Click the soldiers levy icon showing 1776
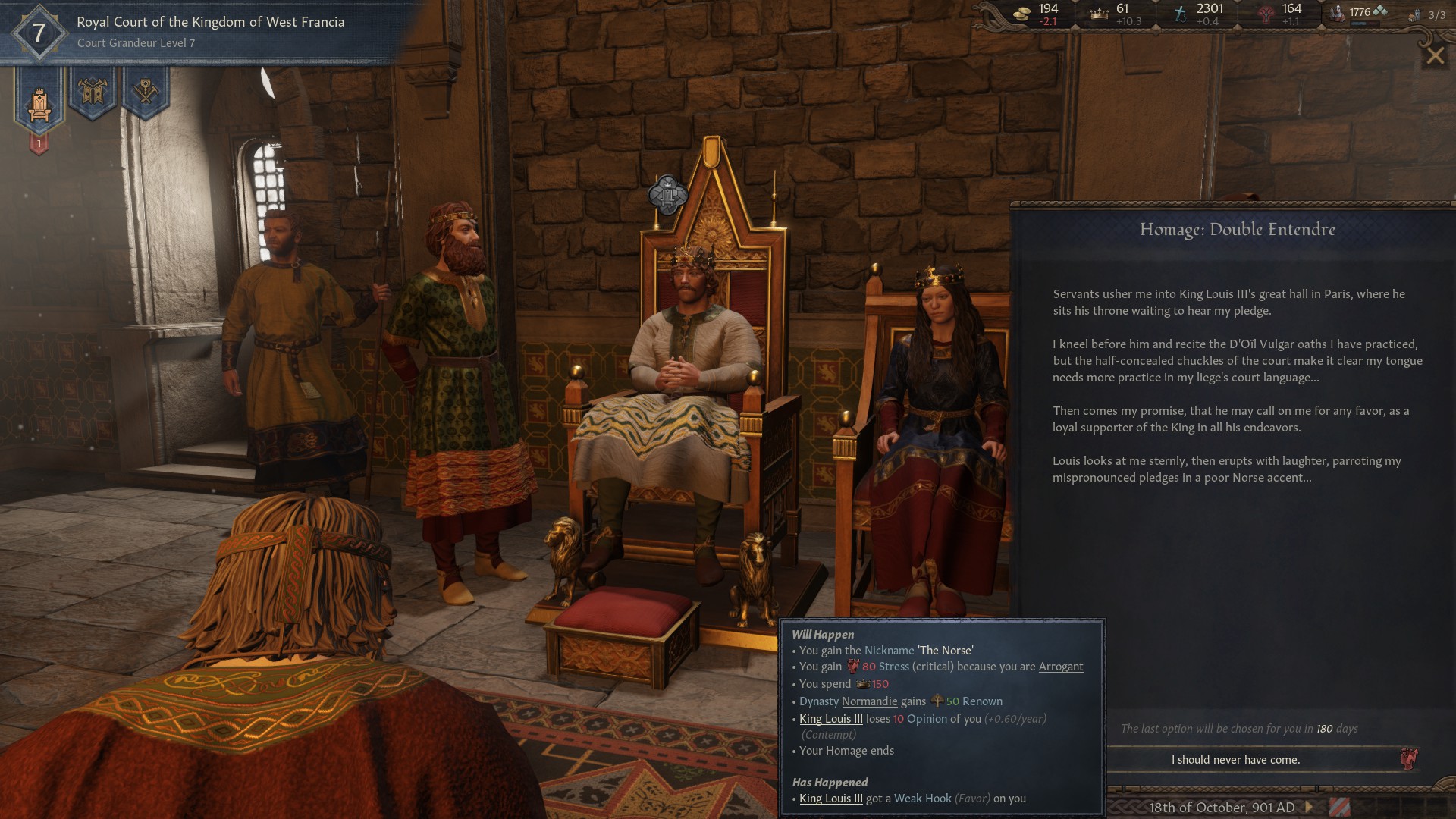Viewport: 1456px width, 819px height. click(x=1336, y=15)
